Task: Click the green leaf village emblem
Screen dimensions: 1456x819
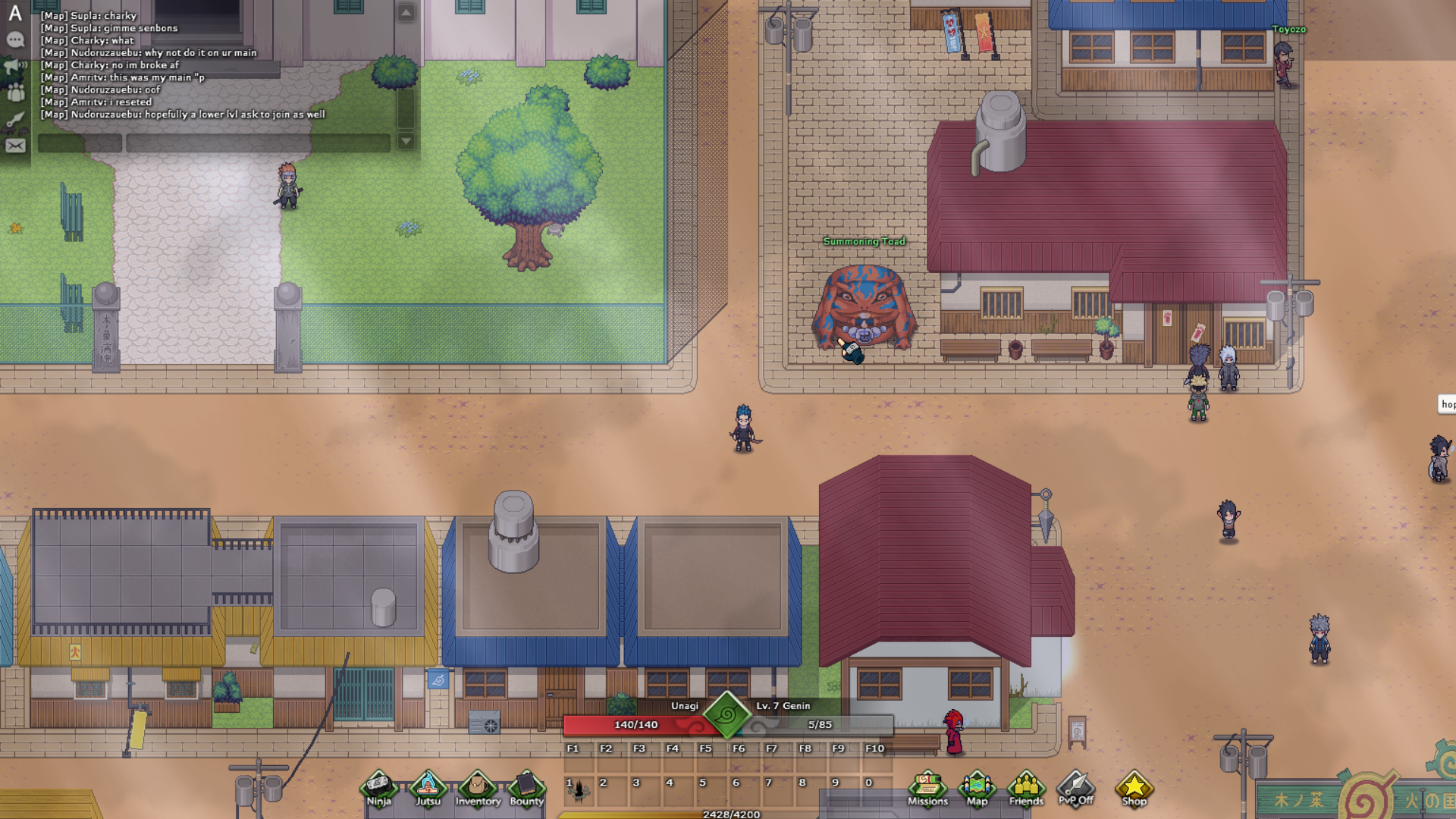Action: tap(726, 714)
